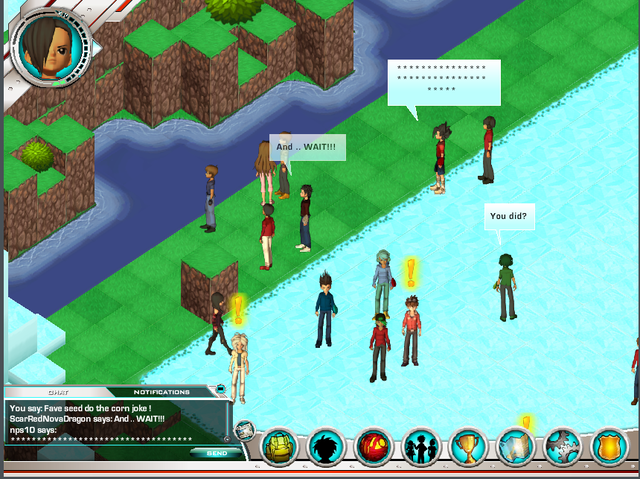
Task: Open the character silhouette profile icon
Action: click(x=328, y=446)
